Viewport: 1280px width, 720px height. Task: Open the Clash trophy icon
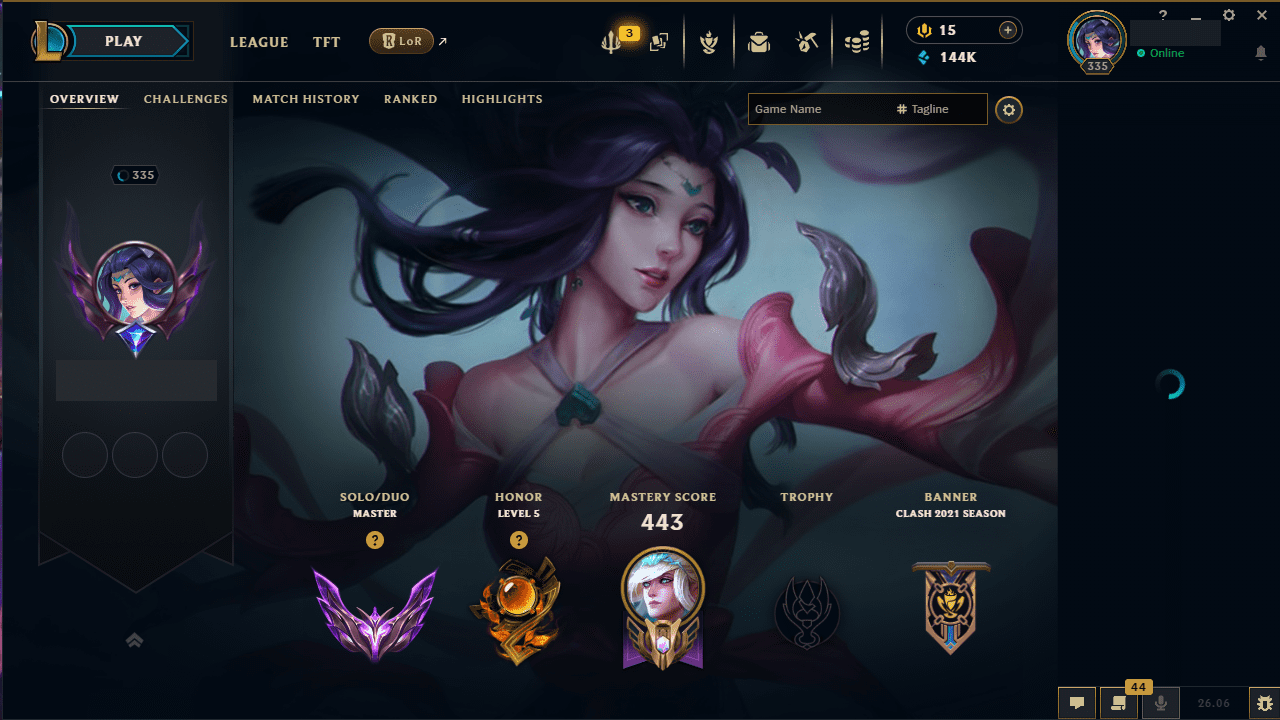709,42
